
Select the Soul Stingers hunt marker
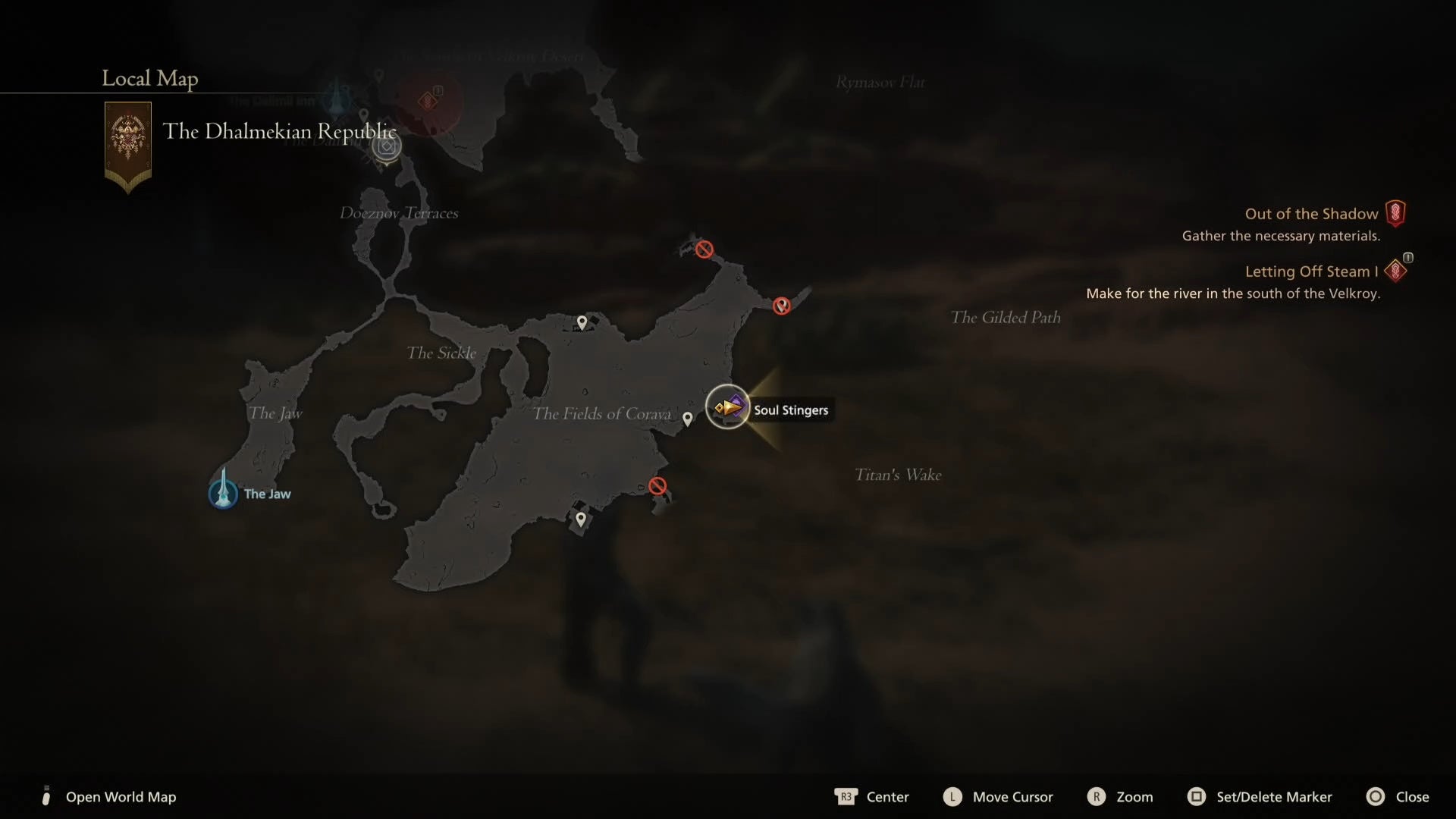tap(727, 407)
